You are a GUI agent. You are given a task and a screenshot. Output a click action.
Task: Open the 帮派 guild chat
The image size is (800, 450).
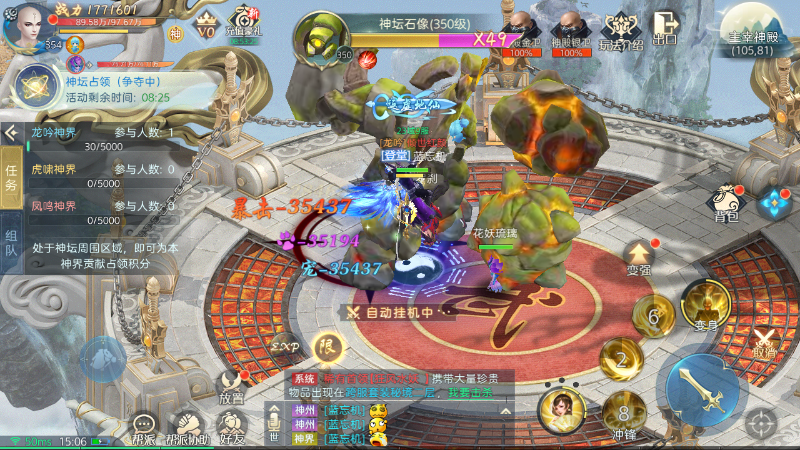click(x=145, y=425)
